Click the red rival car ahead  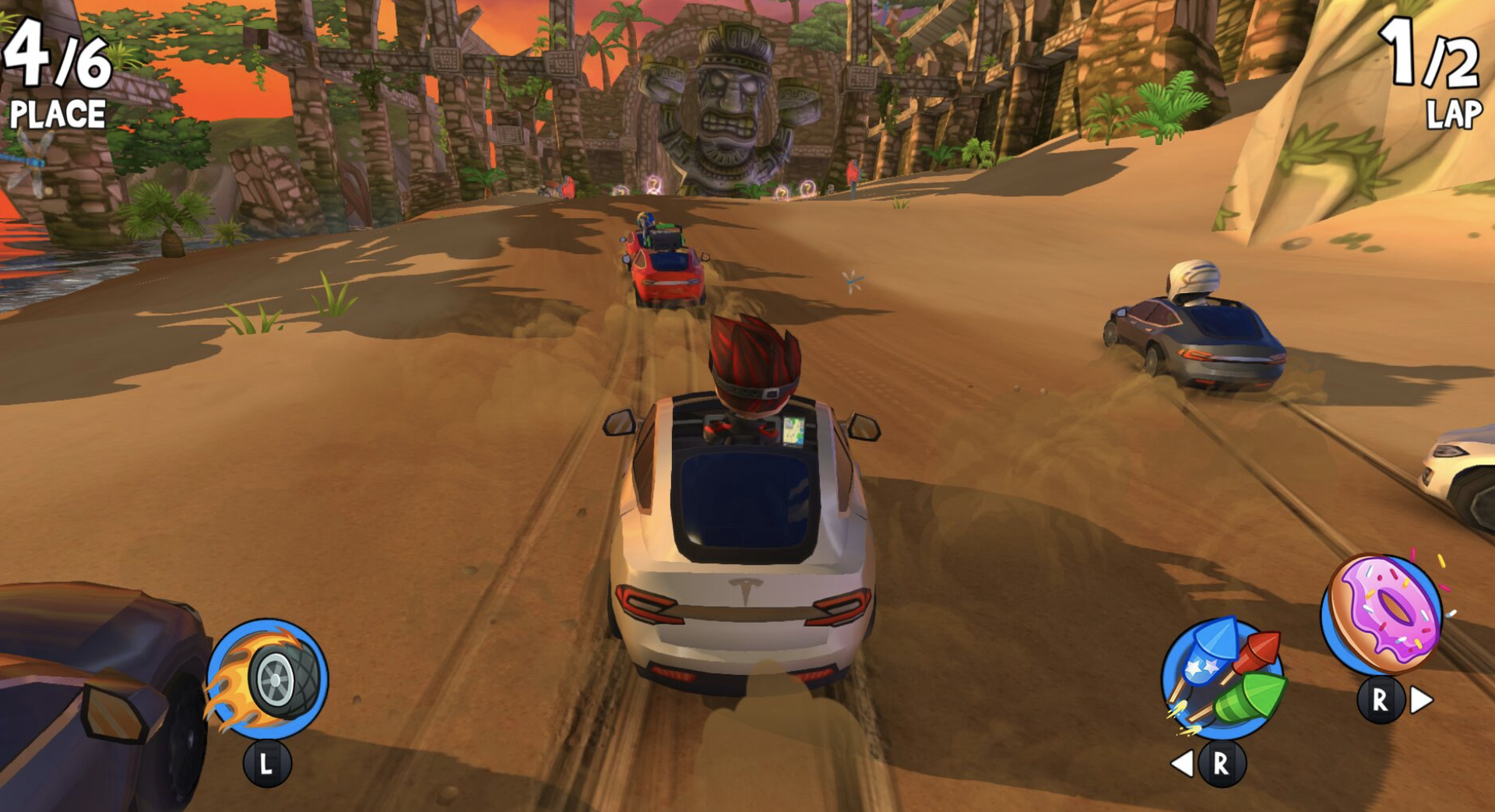(x=666, y=272)
